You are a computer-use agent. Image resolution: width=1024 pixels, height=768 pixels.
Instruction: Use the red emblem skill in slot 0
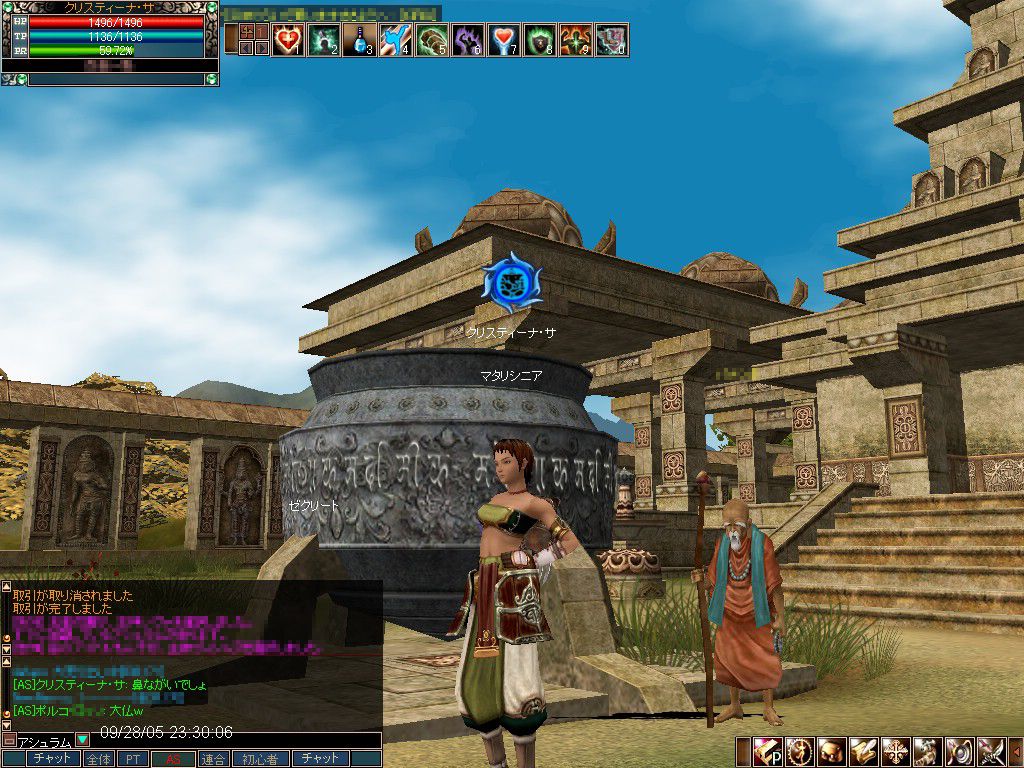[x=611, y=40]
